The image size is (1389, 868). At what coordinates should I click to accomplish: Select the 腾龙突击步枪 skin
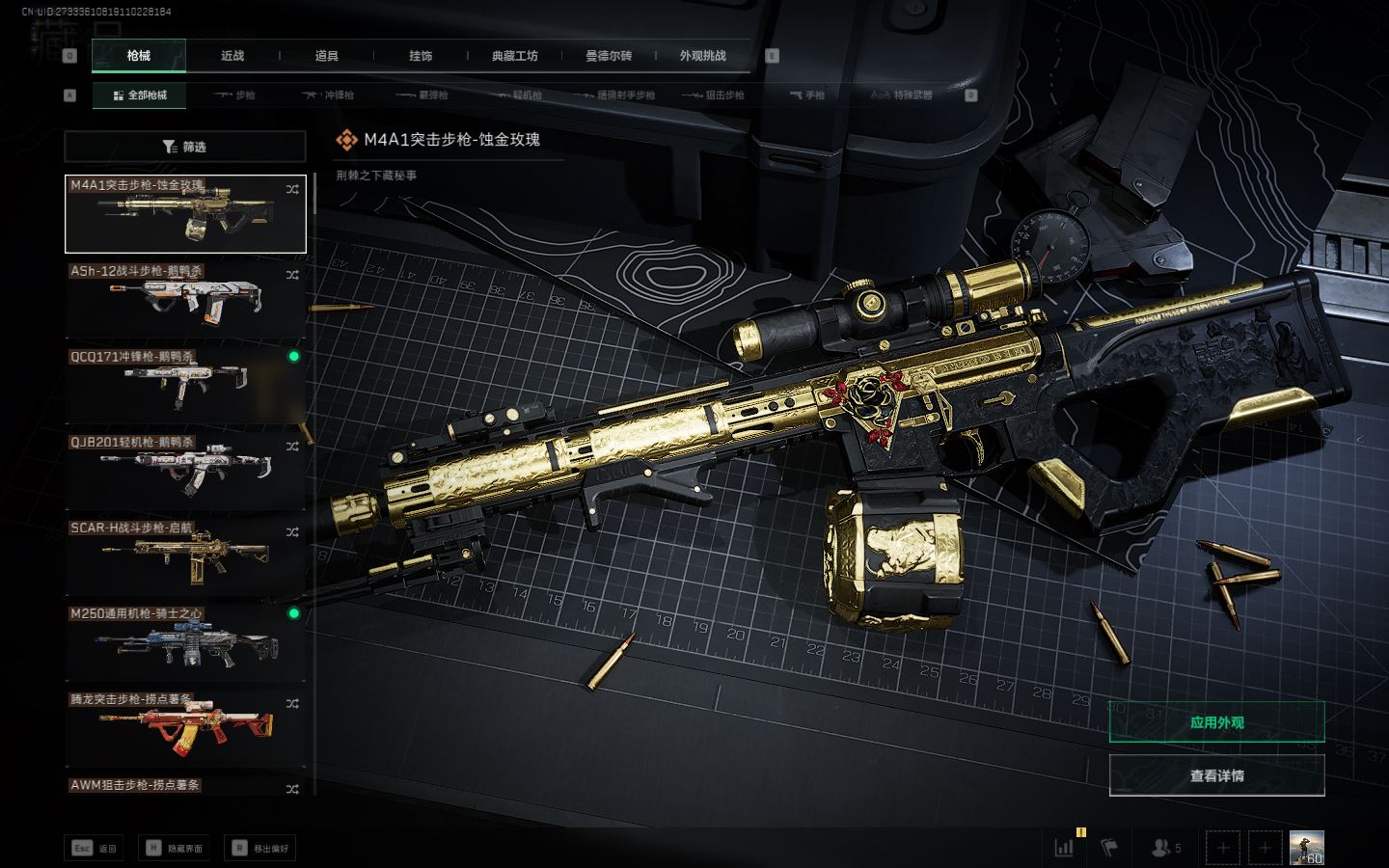point(185,727)
